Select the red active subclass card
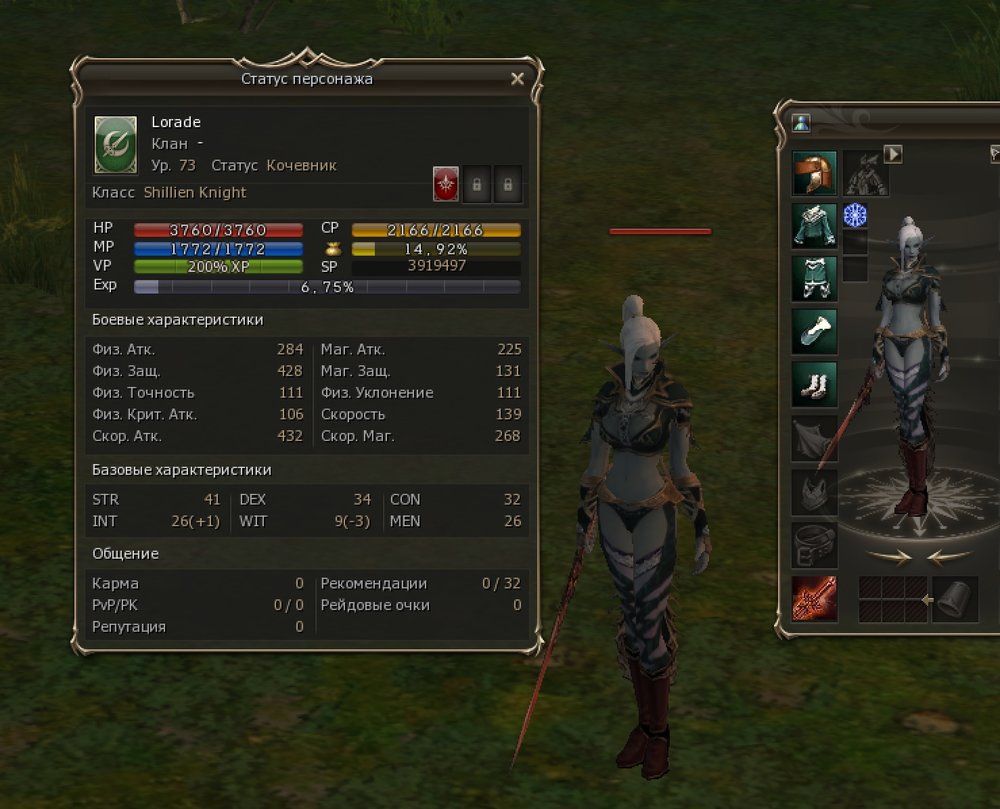This screenshot has height=809, width=1000. point(445,184)
